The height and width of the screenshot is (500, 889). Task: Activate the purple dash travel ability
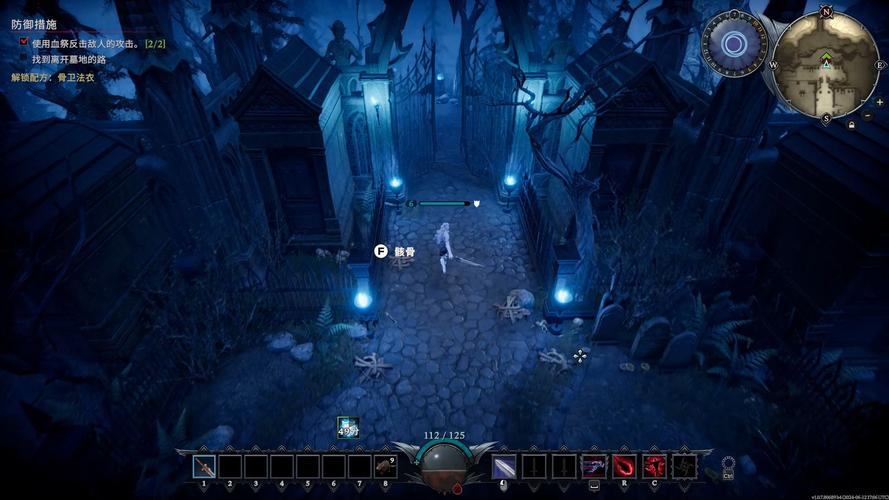click(x=594, y=466)
